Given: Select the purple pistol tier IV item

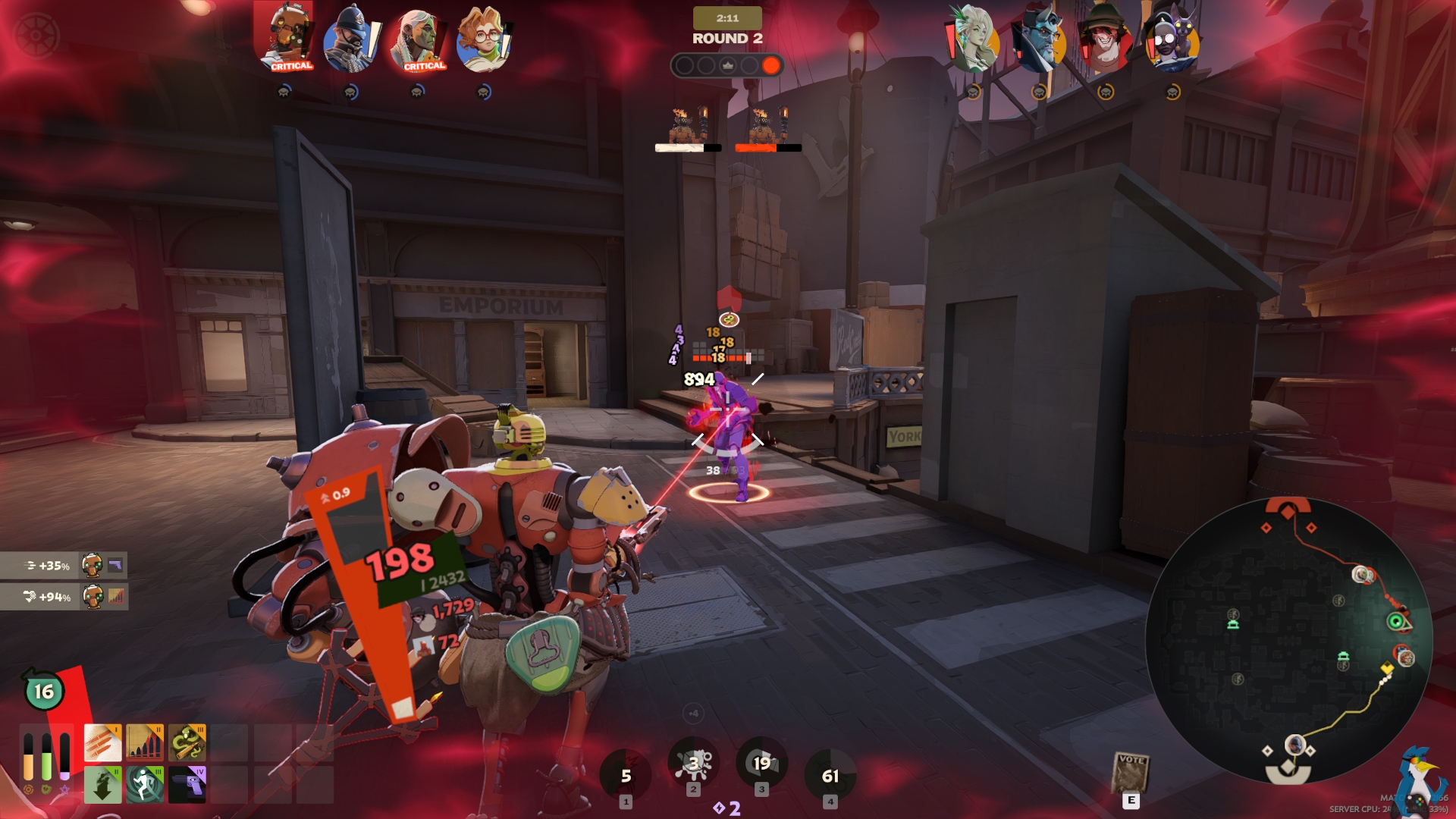Looking at the screenshot, I should [x=187, y=784].
